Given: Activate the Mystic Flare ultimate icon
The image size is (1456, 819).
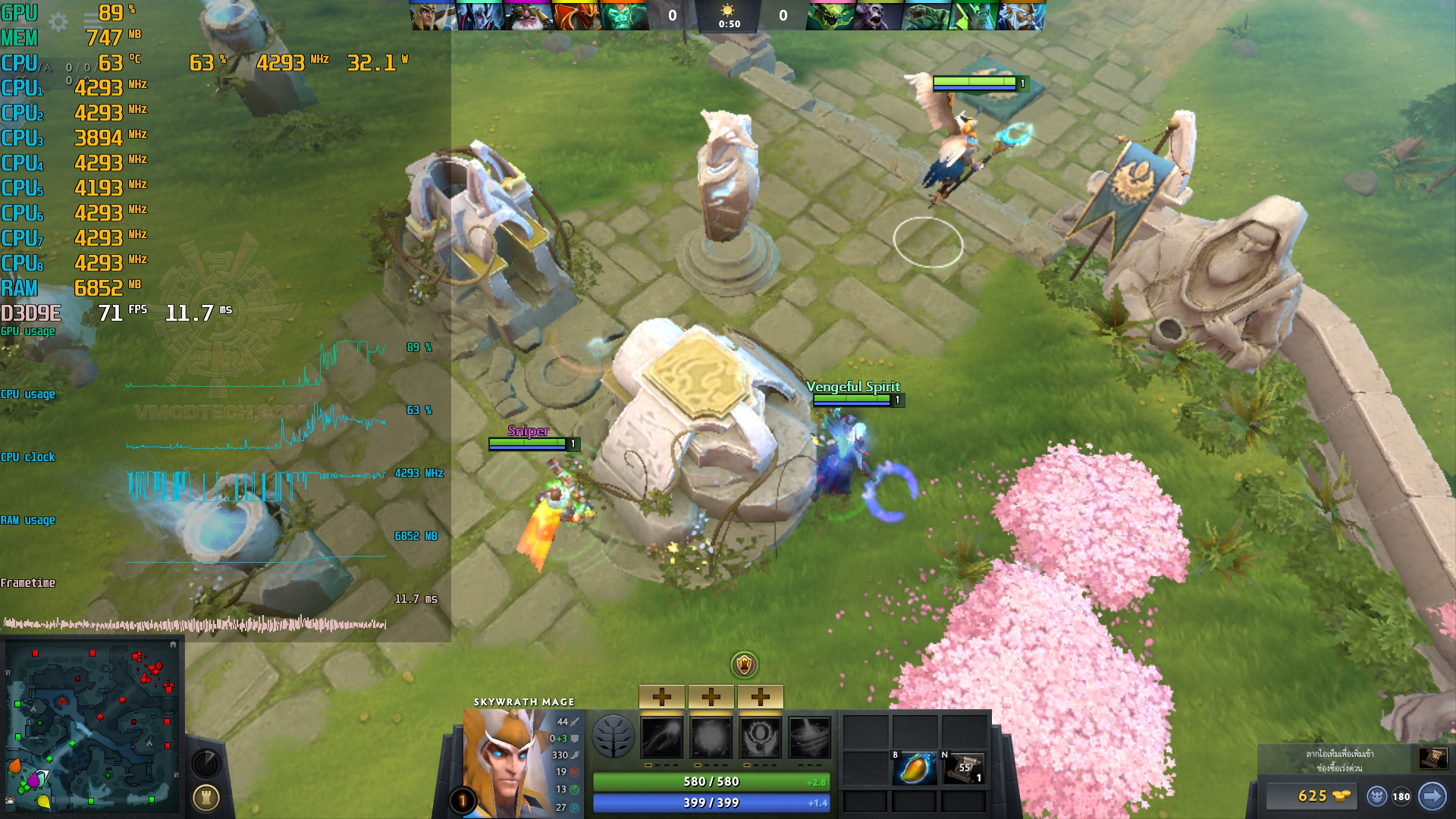Looking at the screenshot, I should pyautogui.click(x=809, y=737).
